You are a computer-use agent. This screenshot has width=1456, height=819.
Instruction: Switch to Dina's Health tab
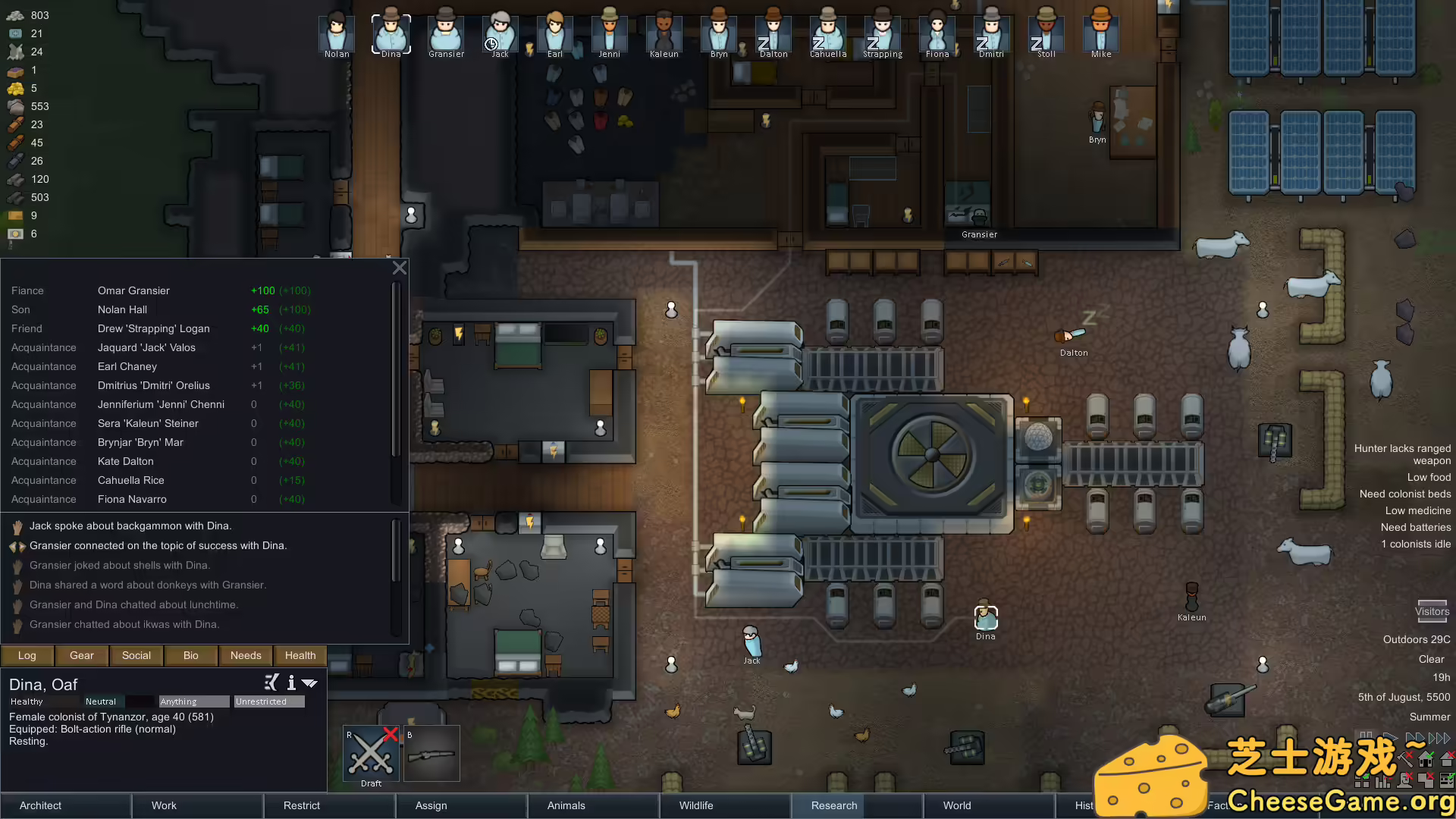pos(300,655)
